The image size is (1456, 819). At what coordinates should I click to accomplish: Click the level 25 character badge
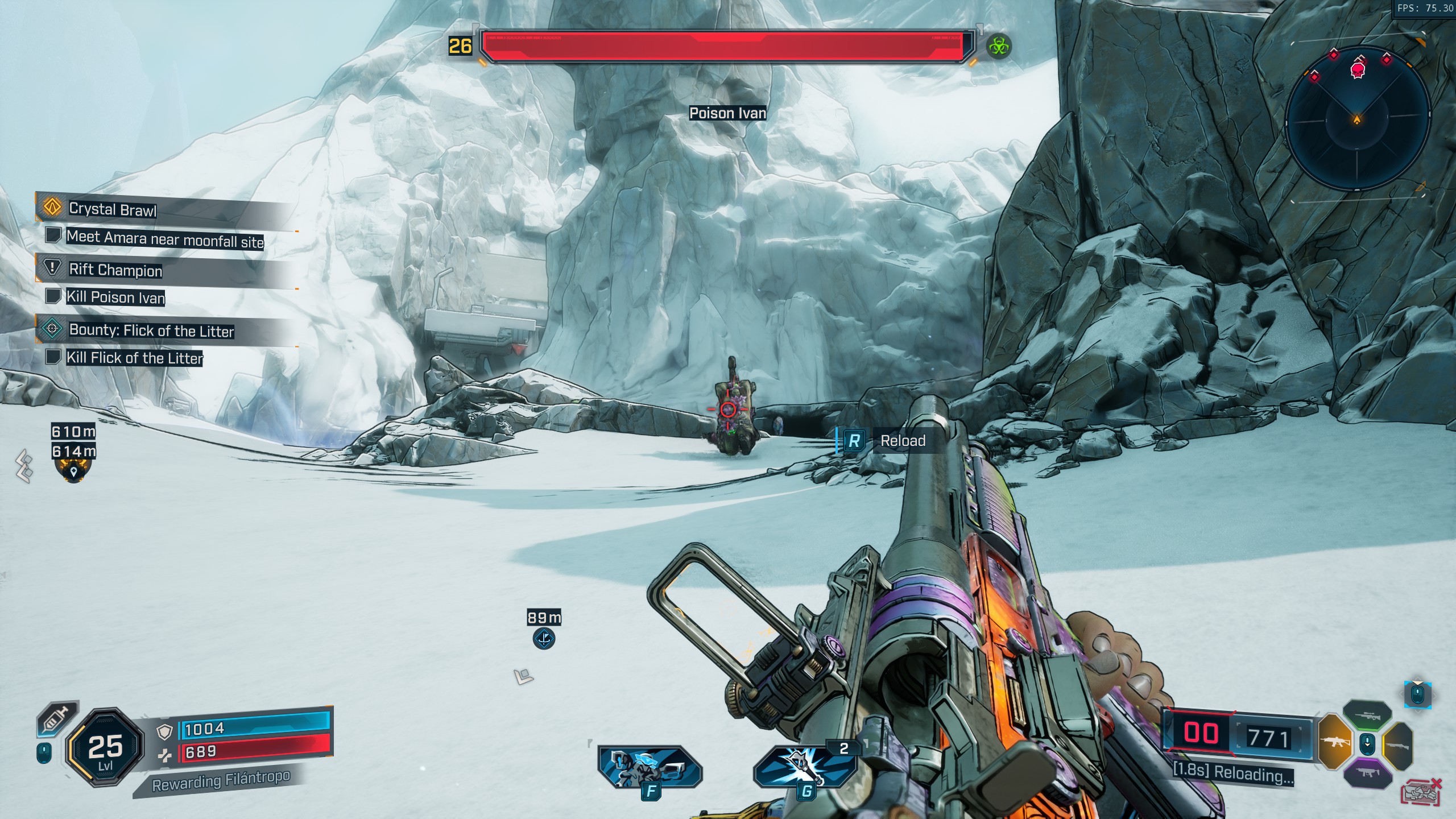pyautogui.click(x=105, y=747)
